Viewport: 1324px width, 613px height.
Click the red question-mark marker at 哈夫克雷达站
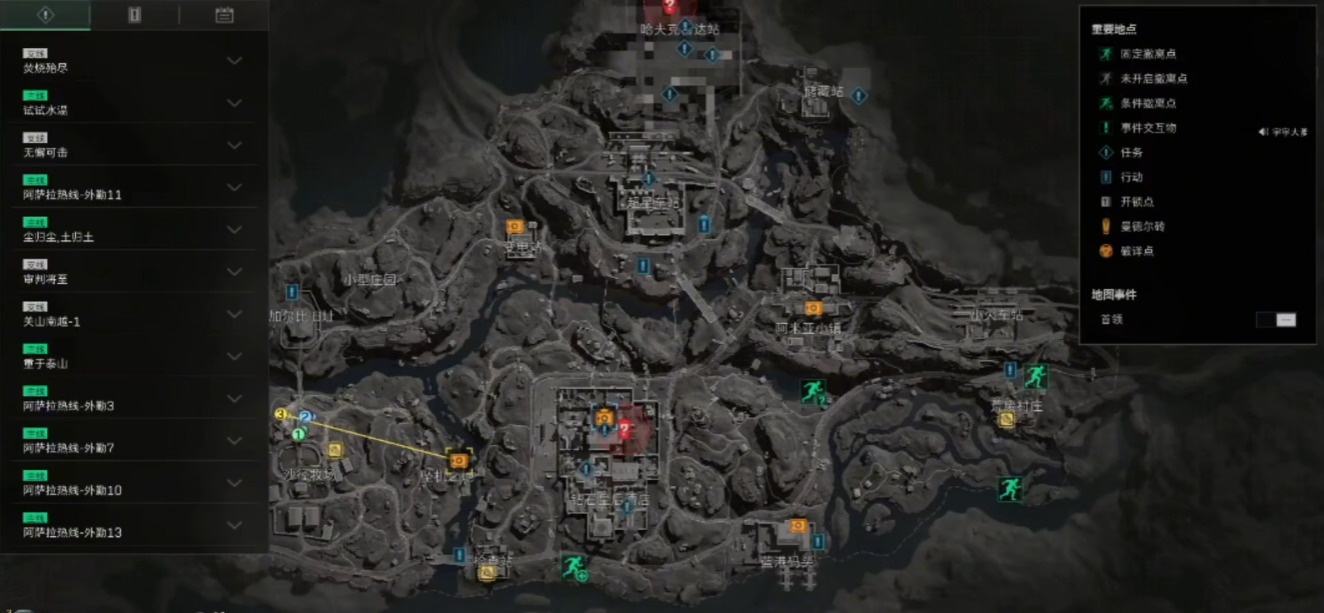click(669, 7)
